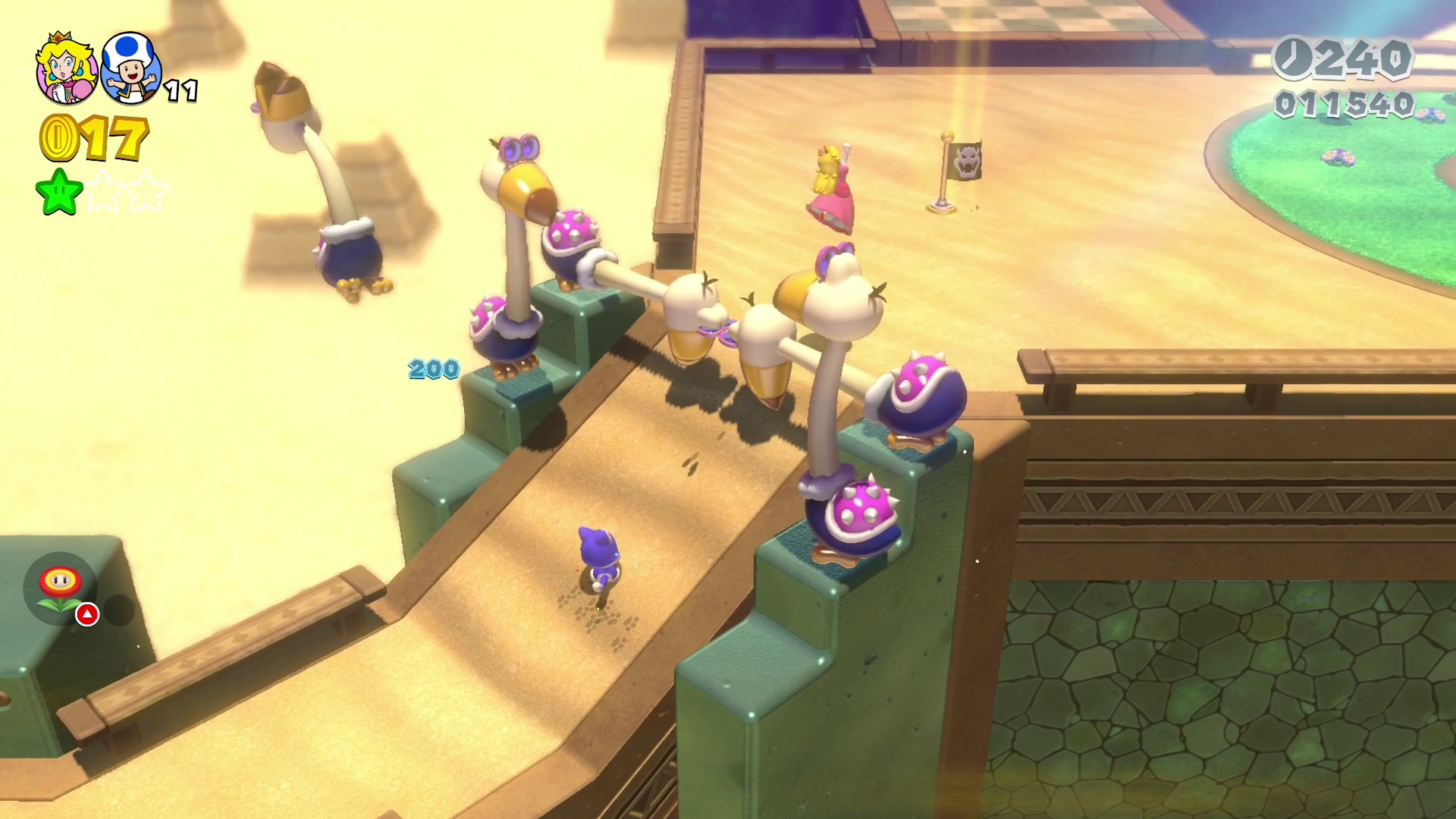Image resolution: width=1456 pixels, height=819 pixels.
Task: Click the collected green star icon
Action: (x=59, y=191)
